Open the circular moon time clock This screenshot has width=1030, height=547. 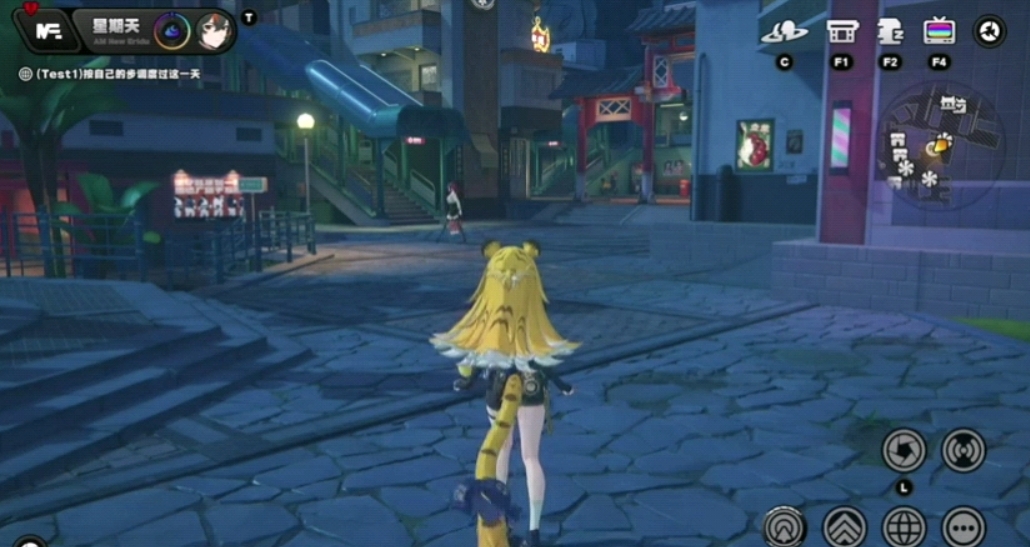[x=171, y=31]
